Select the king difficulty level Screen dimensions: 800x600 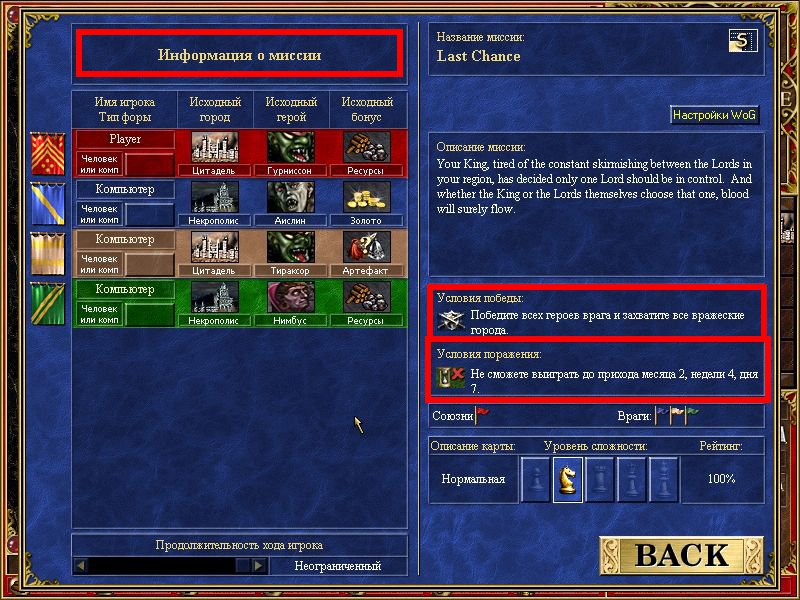[664, 479]
